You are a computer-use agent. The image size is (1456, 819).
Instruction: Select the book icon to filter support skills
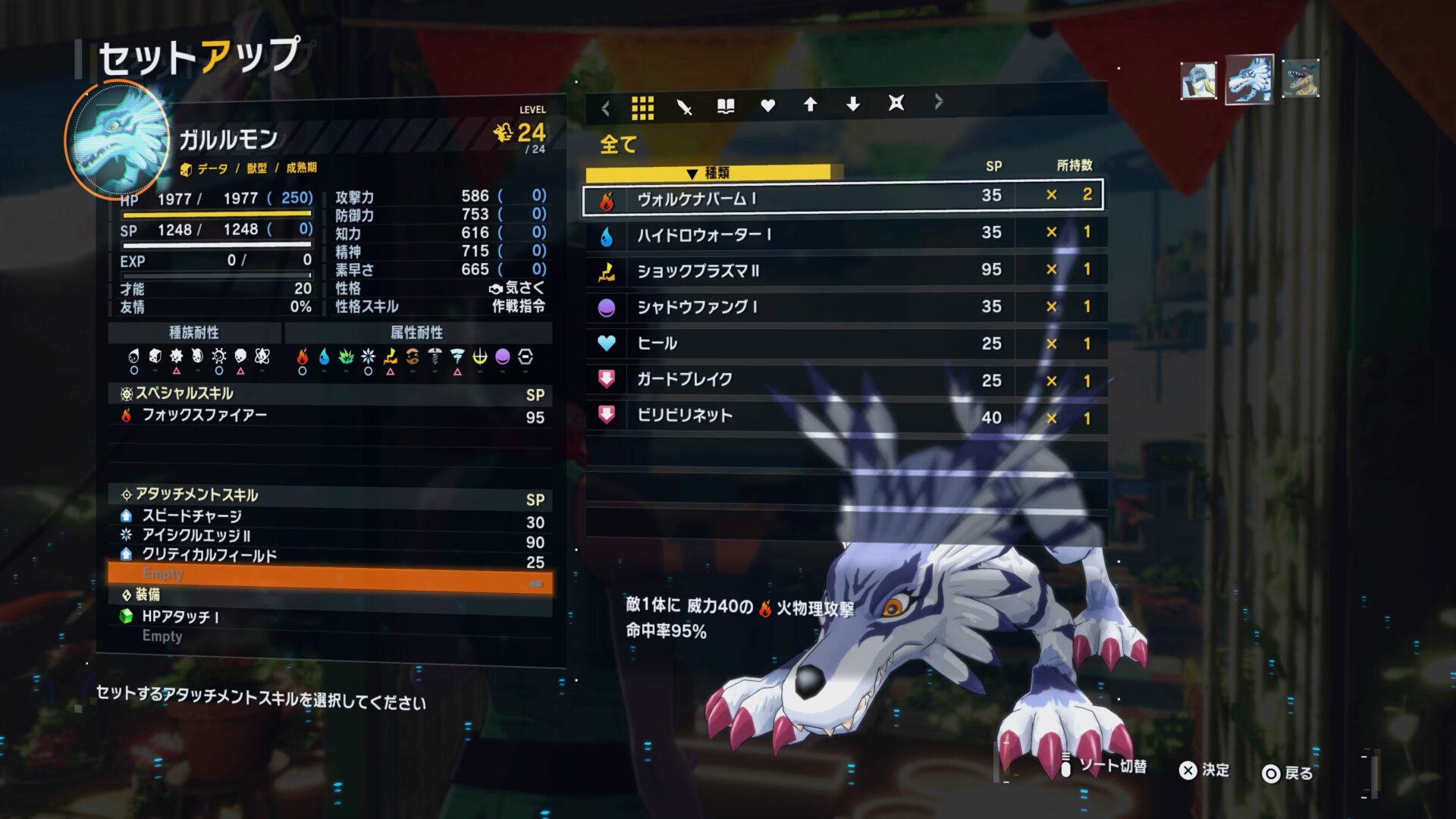tap(726, 107)
